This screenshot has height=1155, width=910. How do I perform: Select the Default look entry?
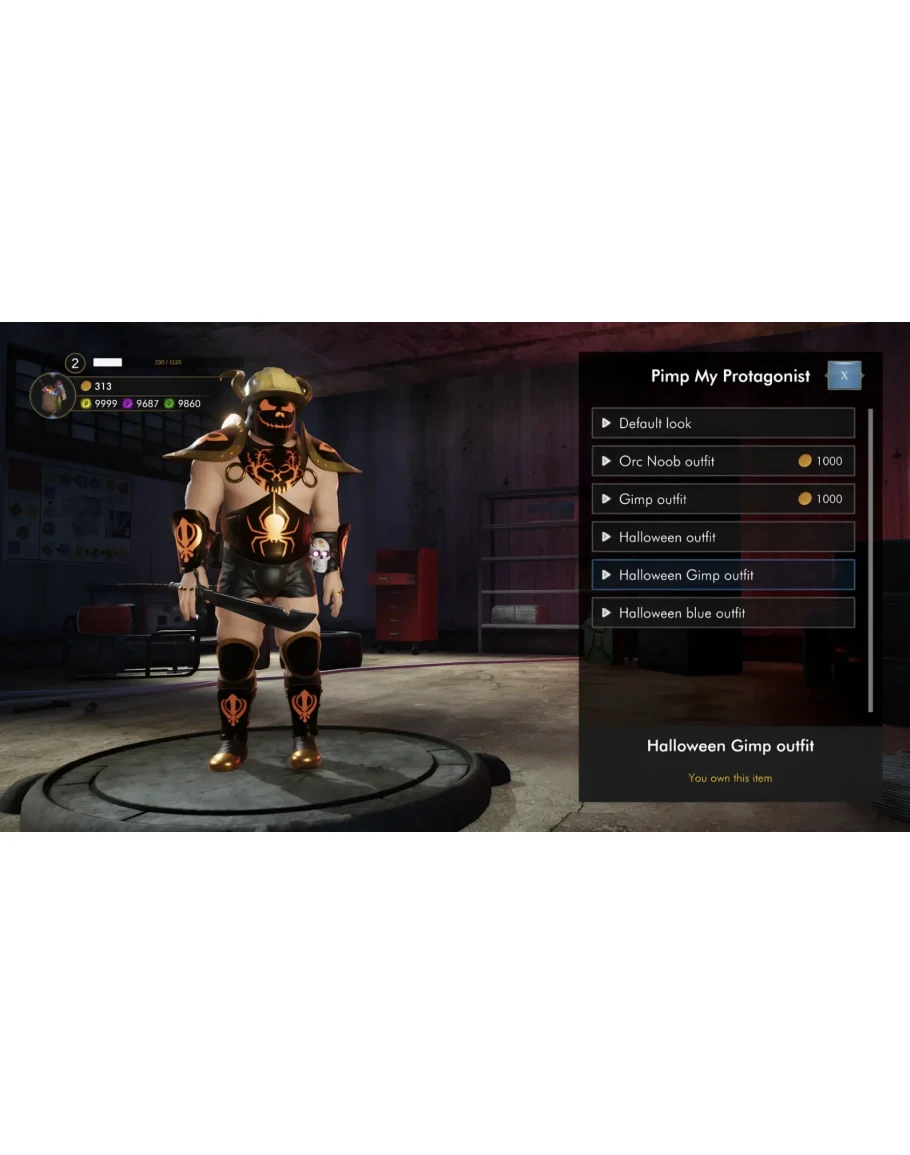tap(723, 423)
